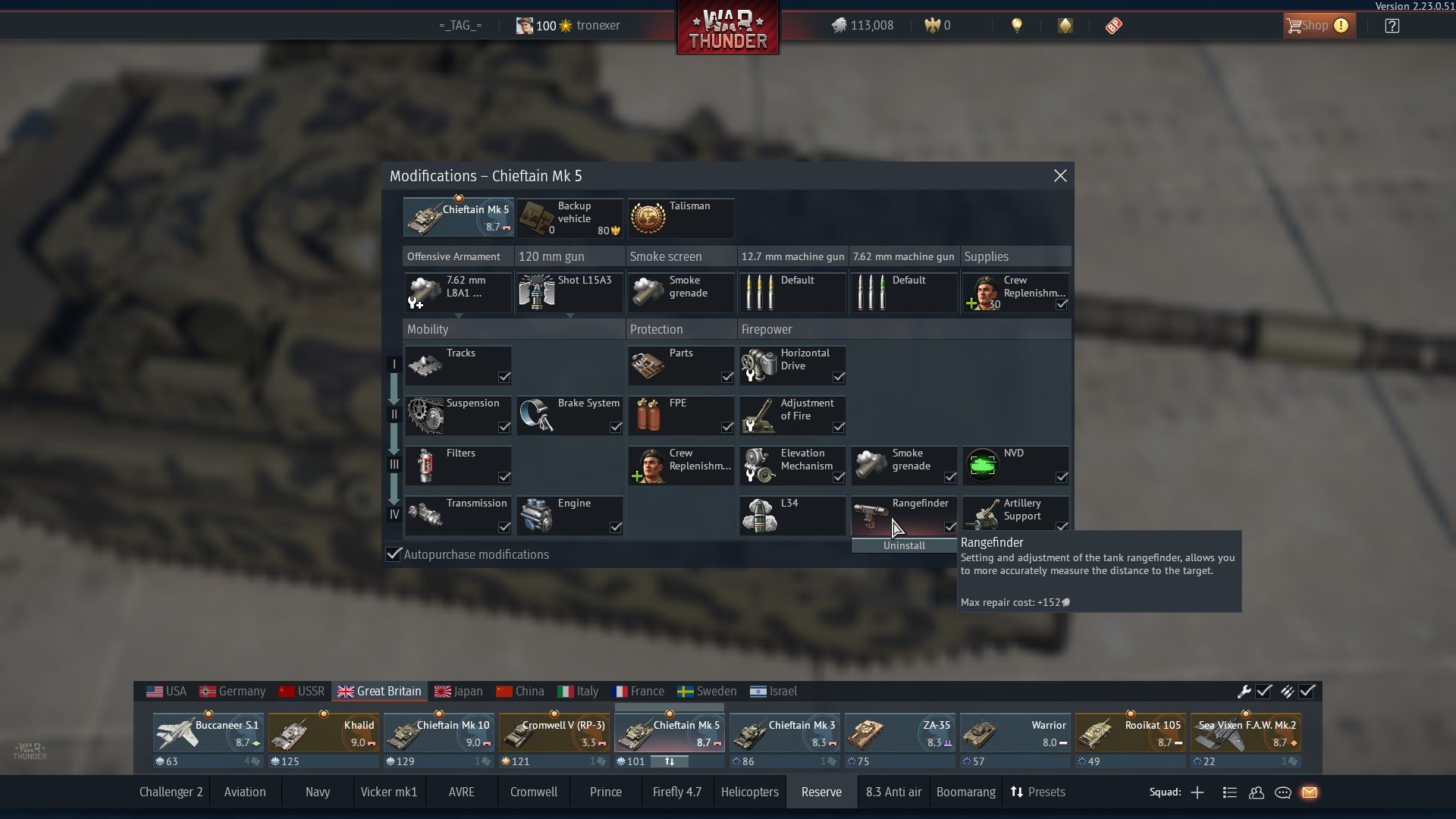The width and height of the screenshot is (1456, 819).
Task: Select the Smoke grenade modification under Firepower
Action: tap(903, 465)
